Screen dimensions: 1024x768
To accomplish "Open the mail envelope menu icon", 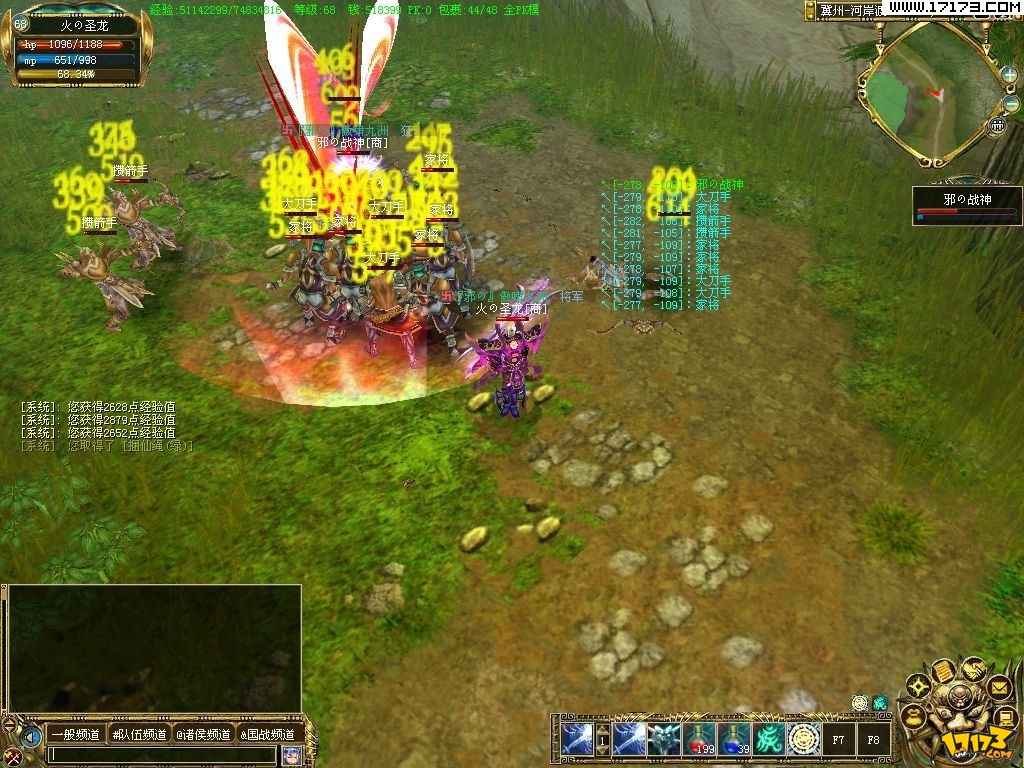I will [x=999, y=687].
